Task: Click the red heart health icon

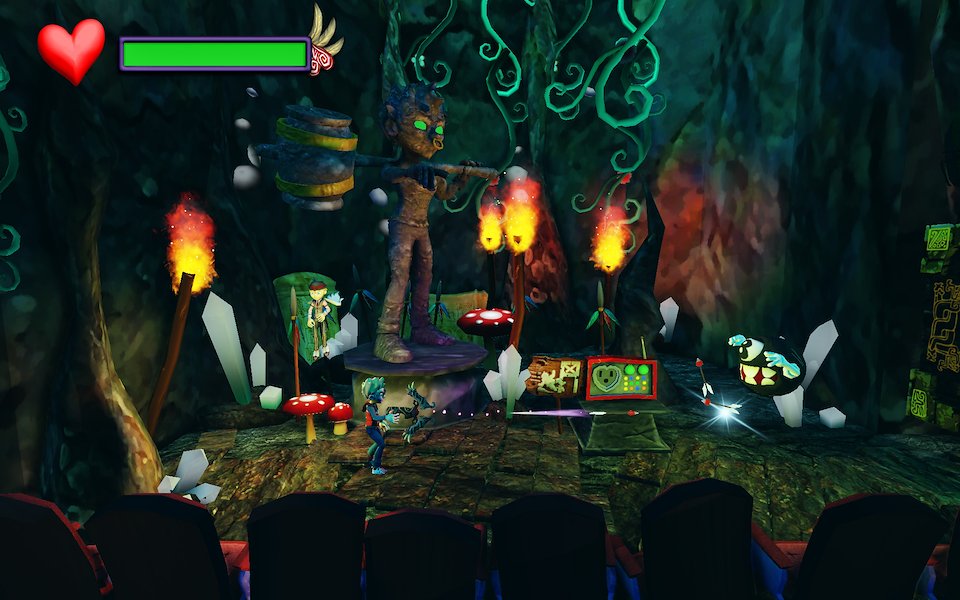Action: [71, 50]
